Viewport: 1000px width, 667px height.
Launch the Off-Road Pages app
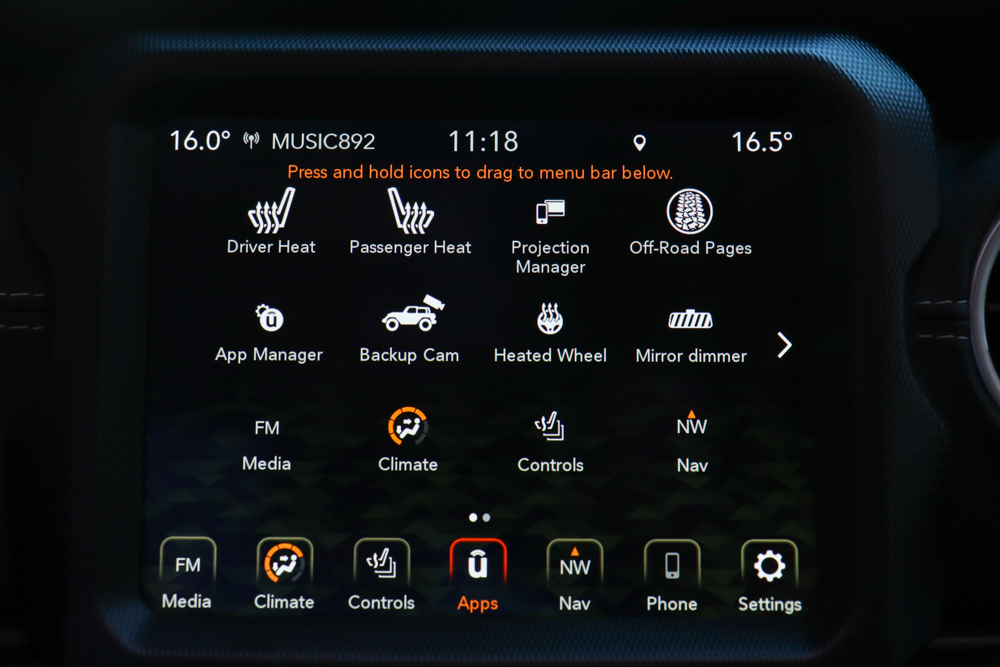(x=690, y=213)
